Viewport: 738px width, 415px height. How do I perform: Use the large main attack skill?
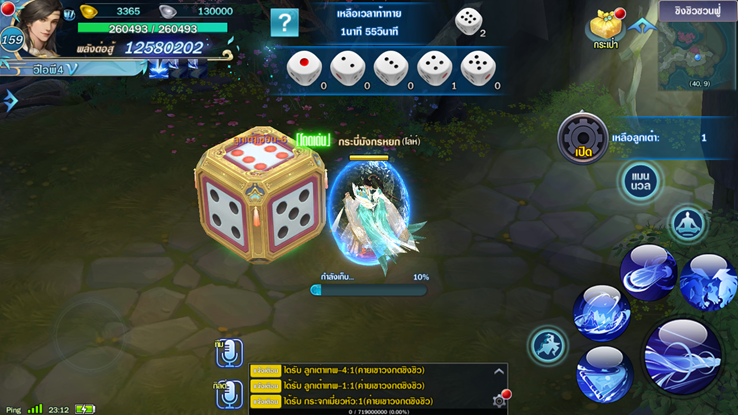point(682,355)
